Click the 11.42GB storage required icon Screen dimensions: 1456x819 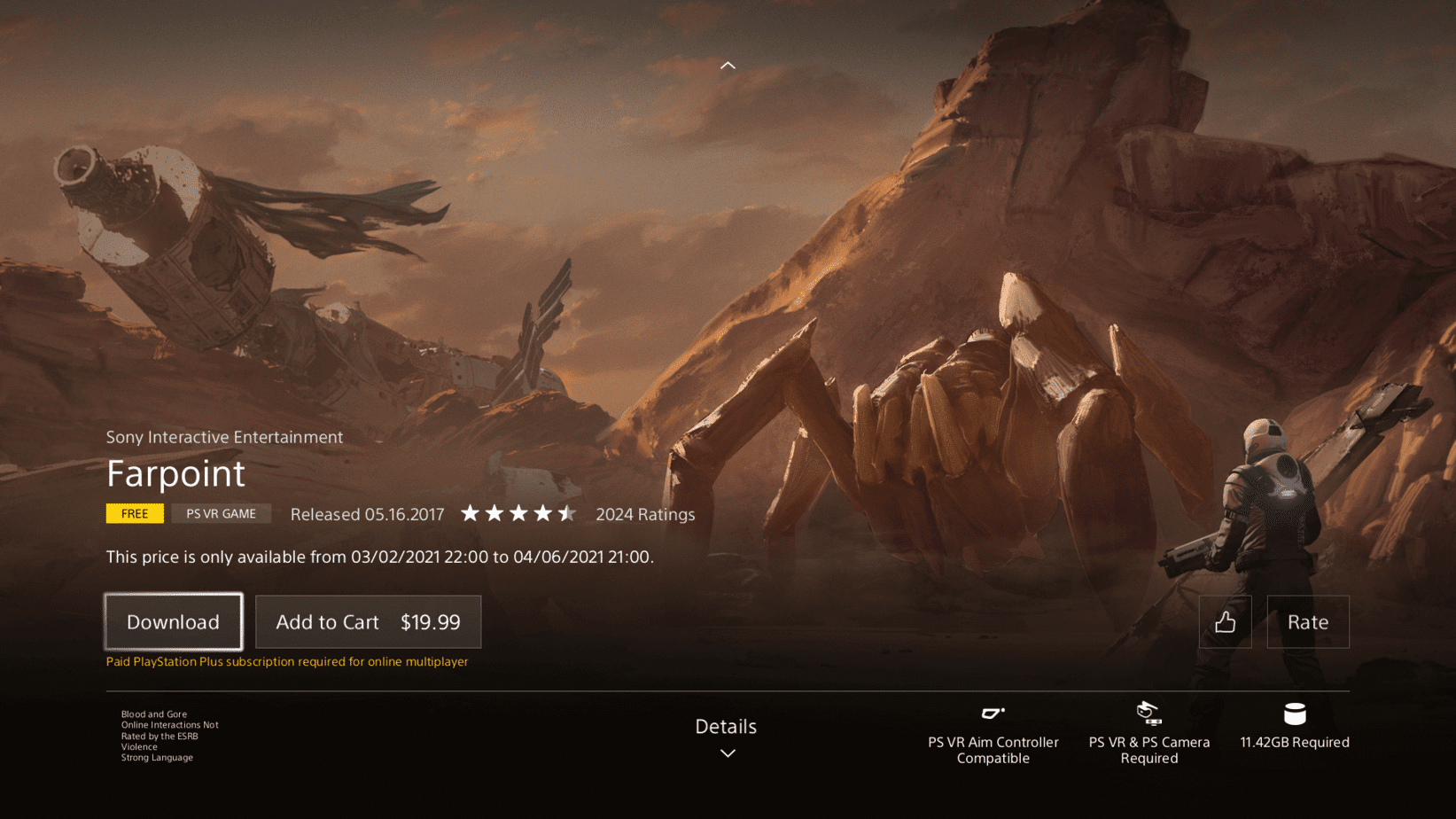(x=1295, y=712)
